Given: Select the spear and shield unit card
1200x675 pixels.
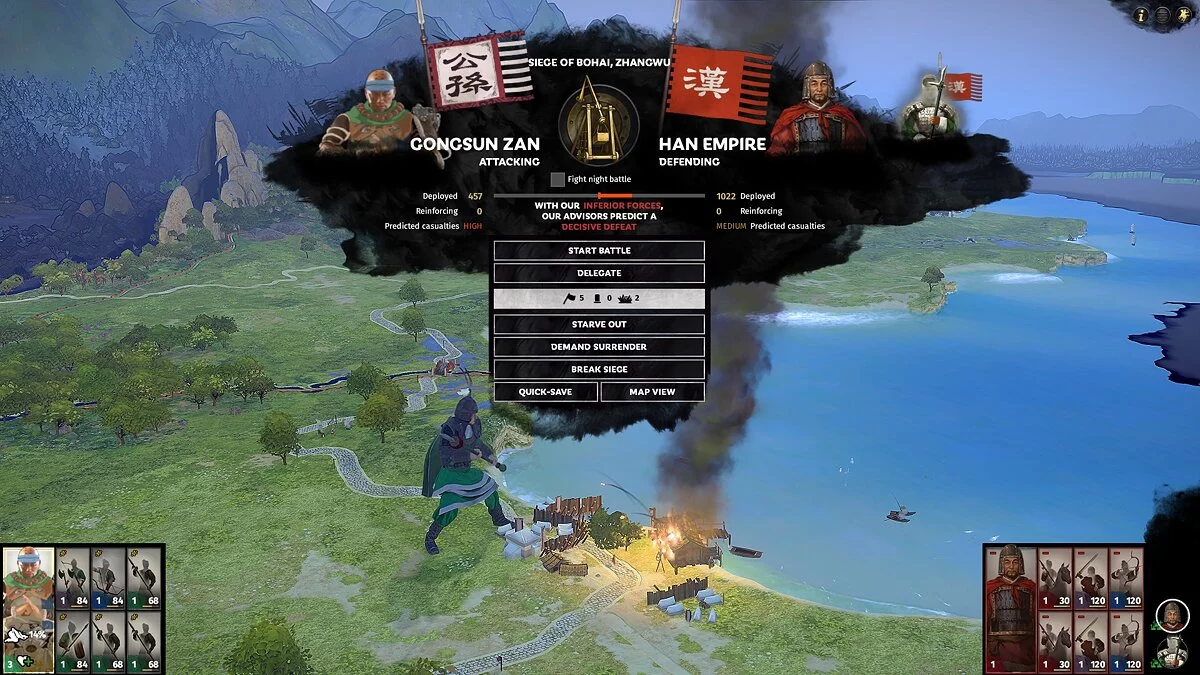Looking at the screenshot, I should tap(72, 640).
